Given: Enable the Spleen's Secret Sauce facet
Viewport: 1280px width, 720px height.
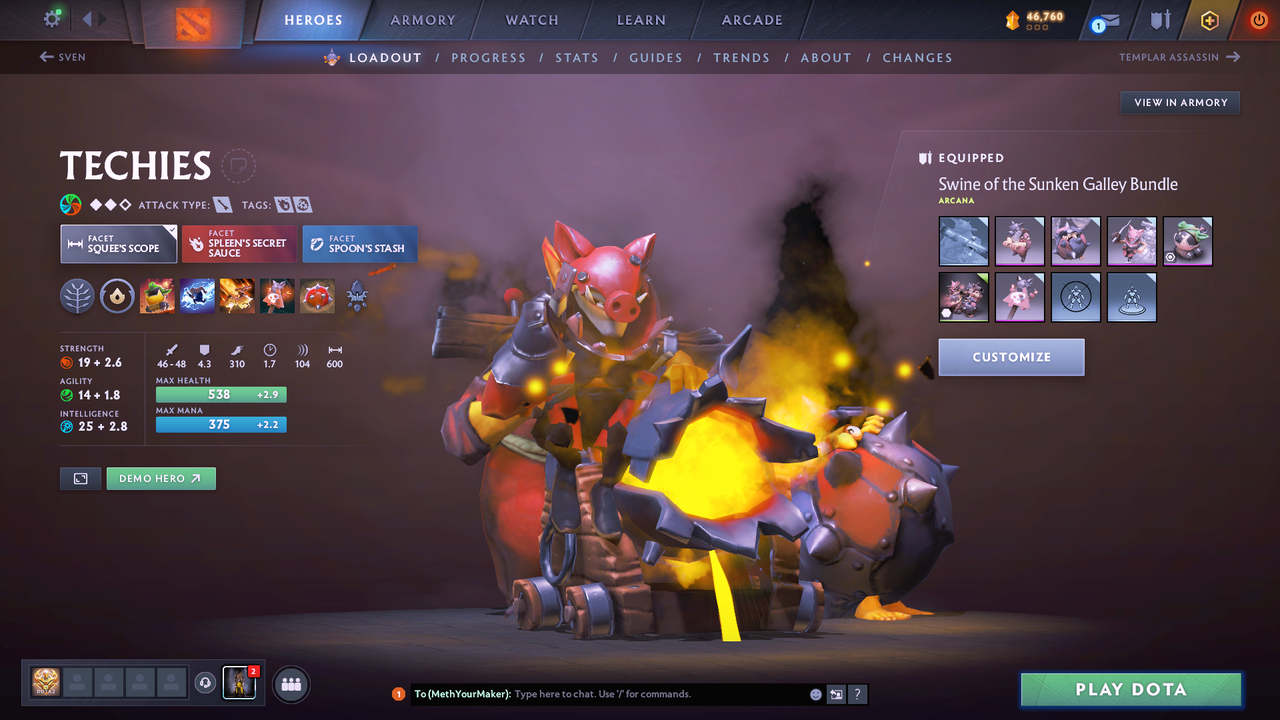Looking at the screenshot, I should [238, 243].
